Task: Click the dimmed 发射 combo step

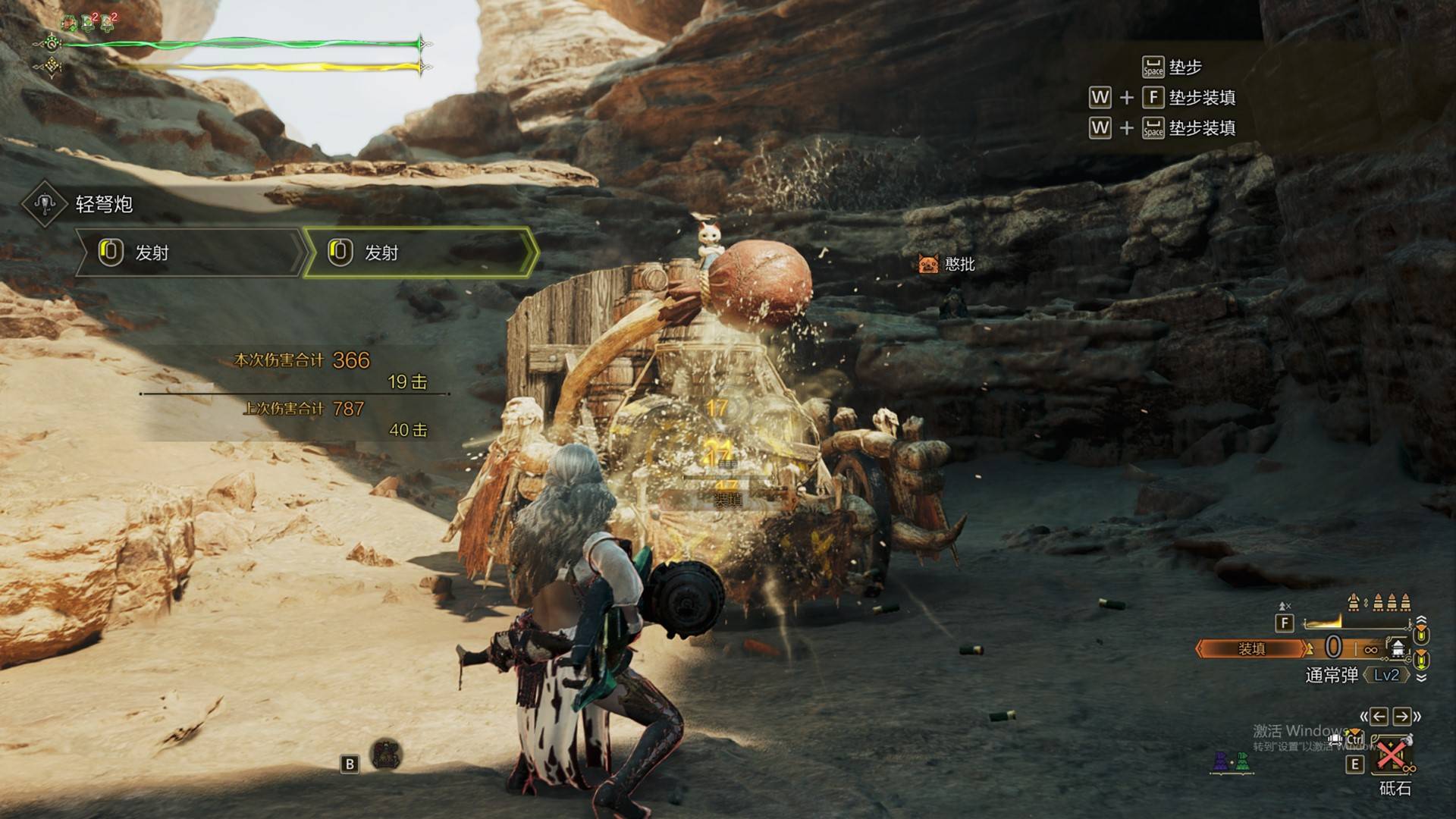Action: [x=190, y=253]
